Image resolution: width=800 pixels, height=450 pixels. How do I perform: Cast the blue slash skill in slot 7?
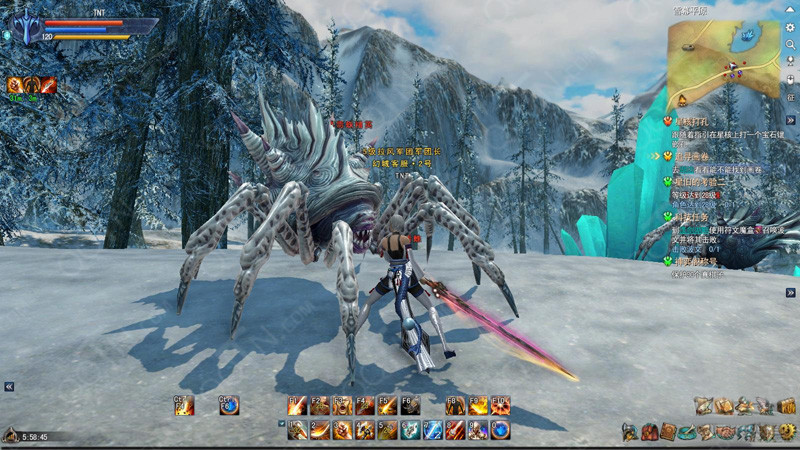(x=433, y=430)
